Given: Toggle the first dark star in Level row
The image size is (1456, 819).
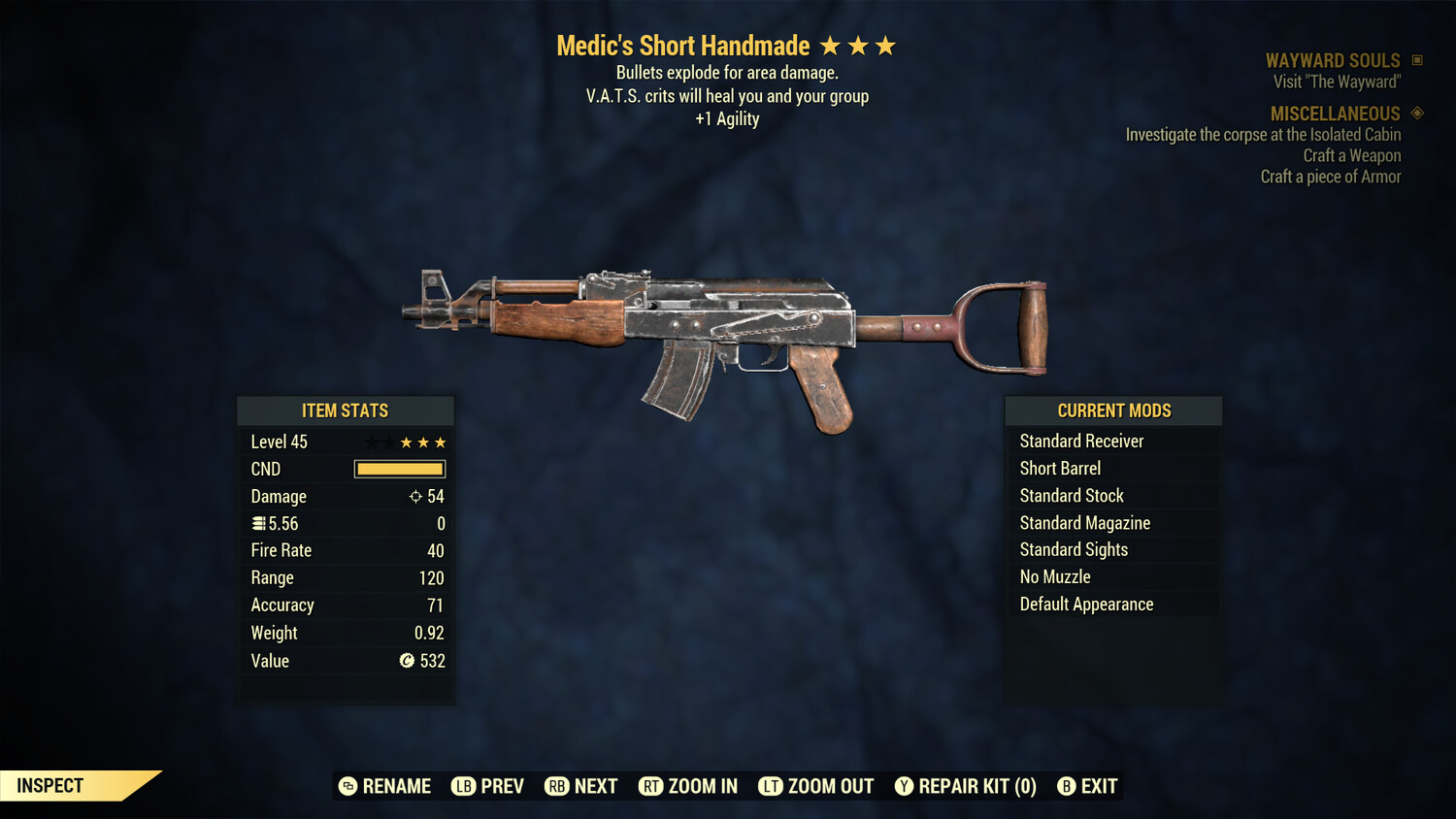Looking at the screenshot, I should 370,442.
